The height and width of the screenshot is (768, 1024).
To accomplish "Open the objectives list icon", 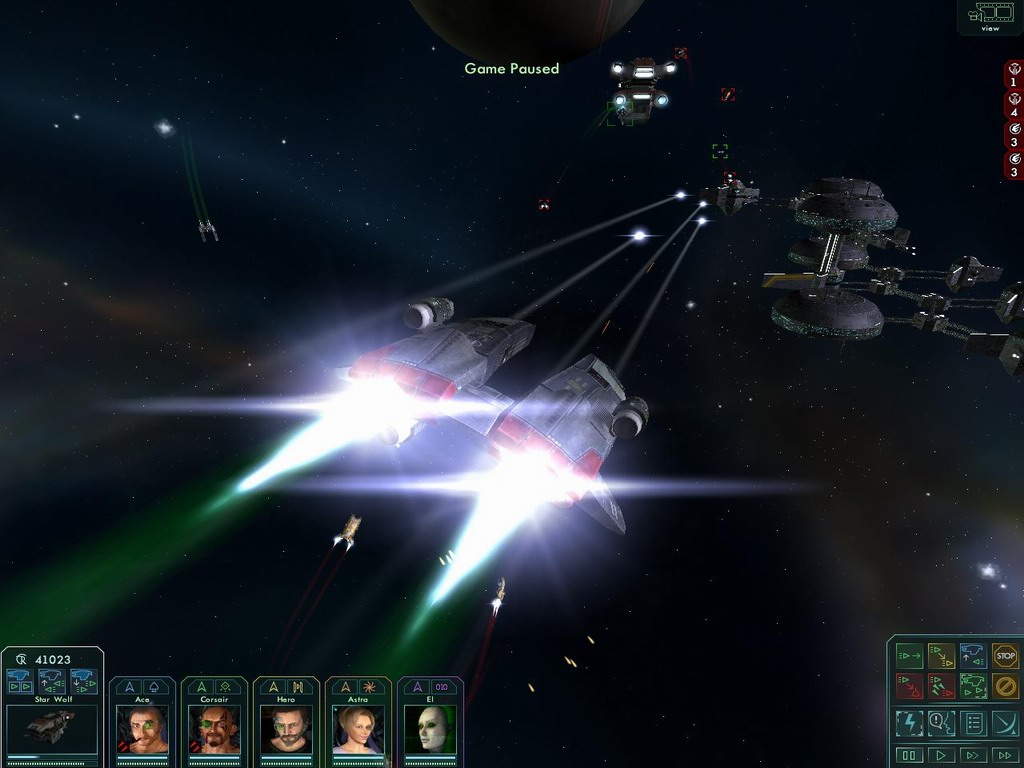I will tap(973, 722).
